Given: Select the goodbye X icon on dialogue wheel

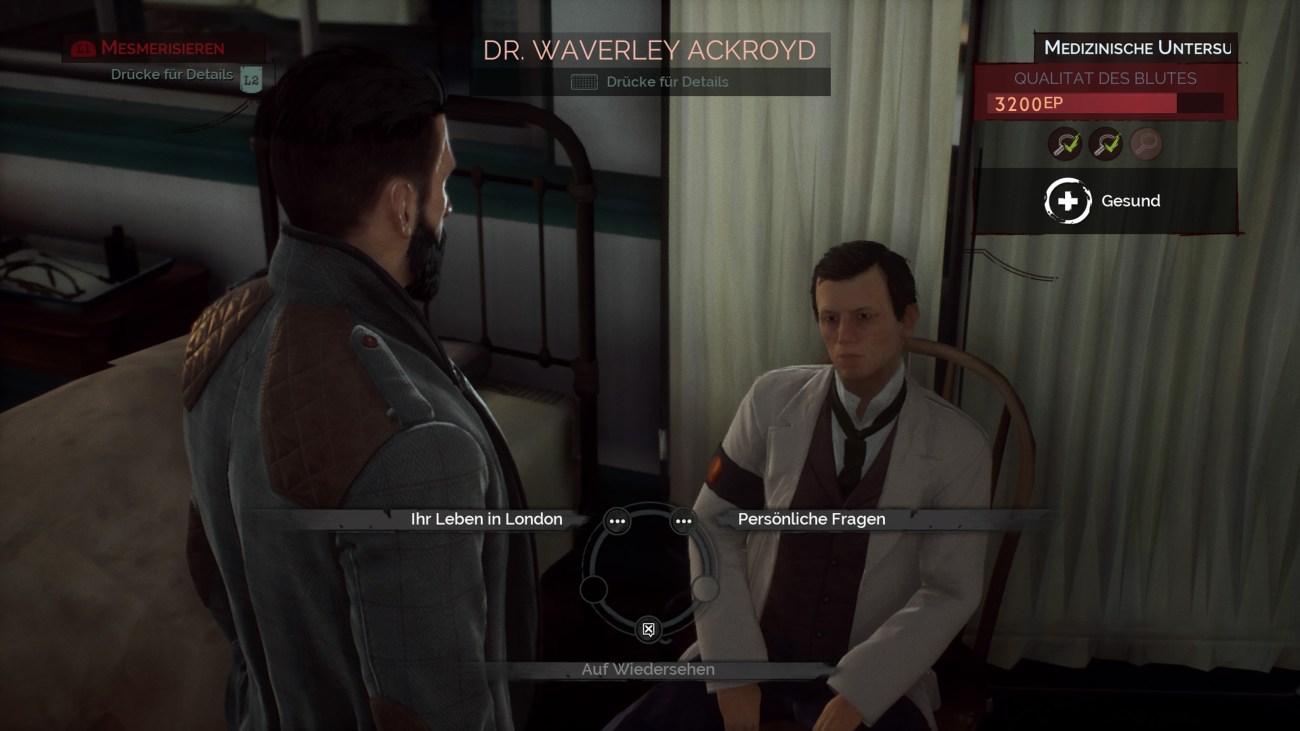Looking at the screenshot, I should pos(648,629).
